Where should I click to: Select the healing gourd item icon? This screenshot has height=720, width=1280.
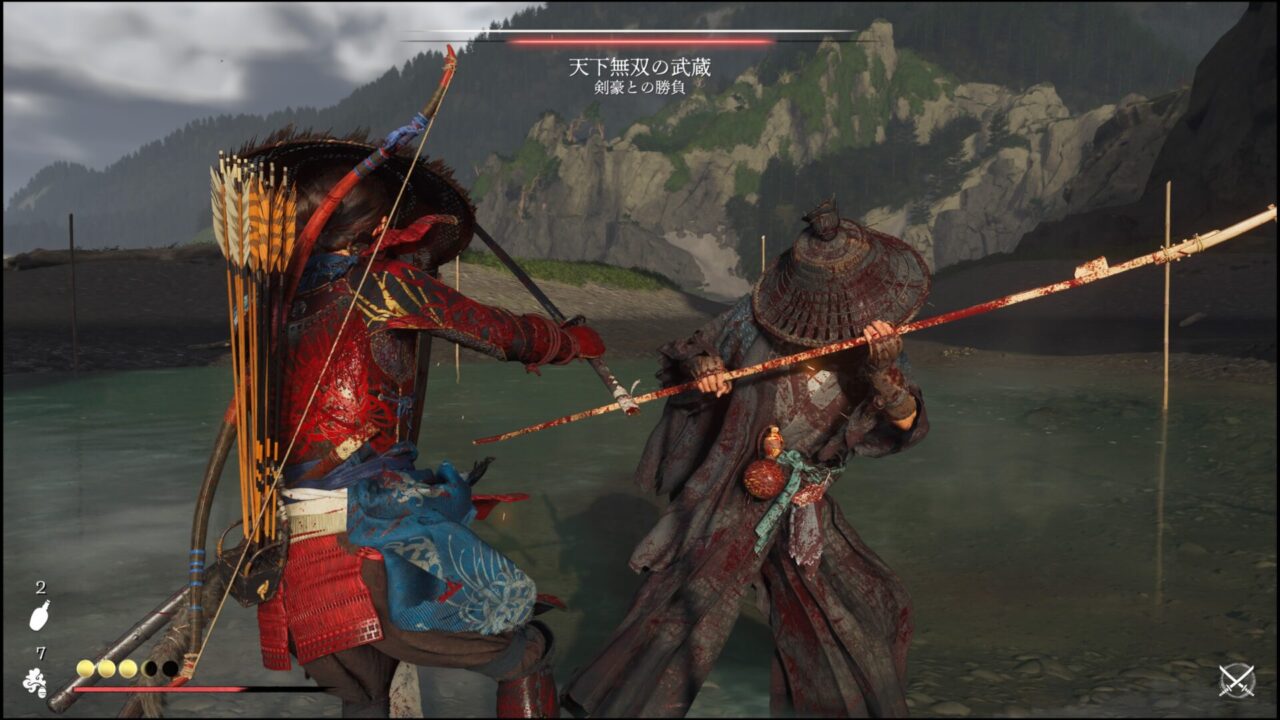tap(39, 615)
